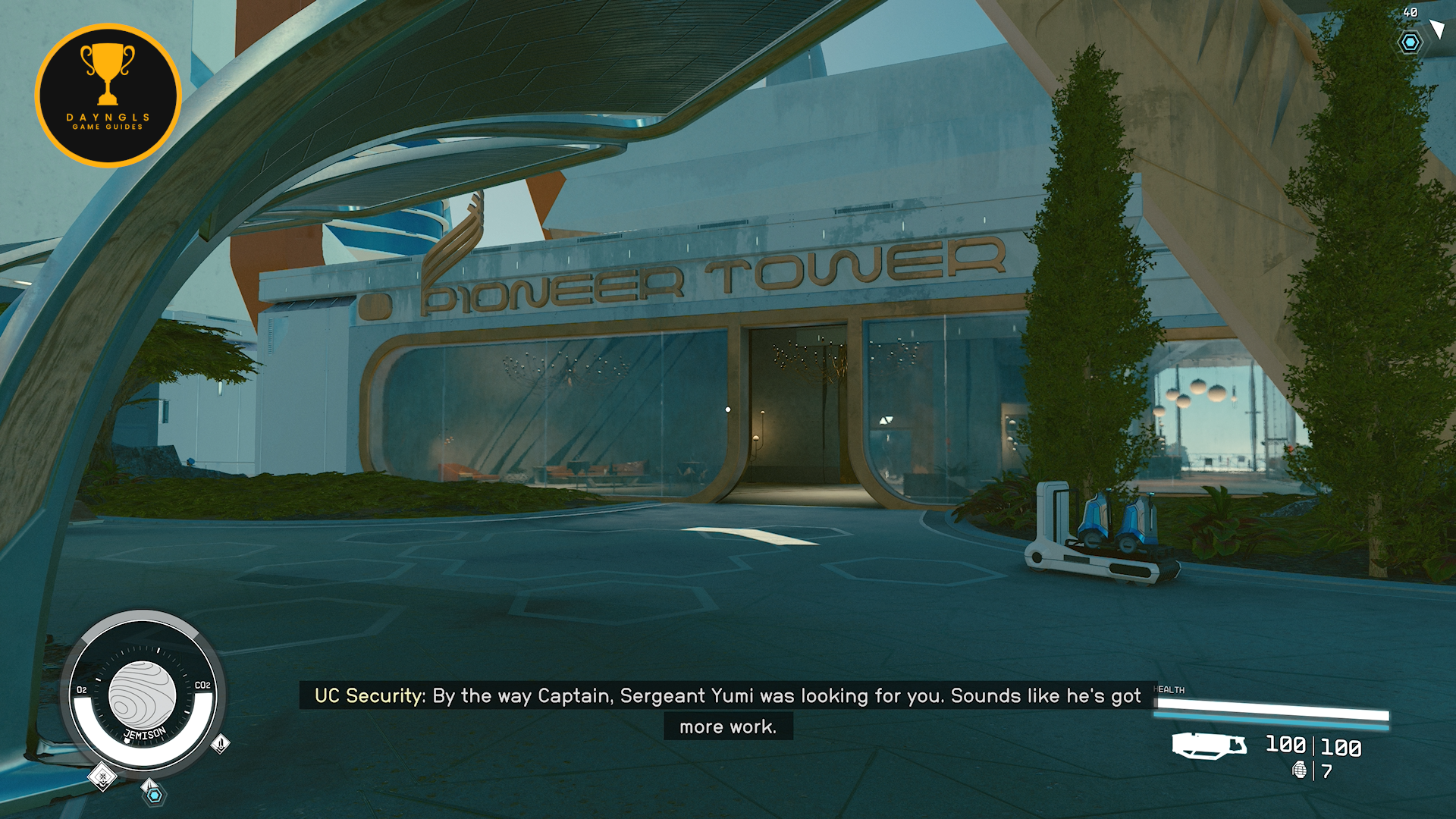Select the equipped weapon silhouette icon

click(1209, 745)
